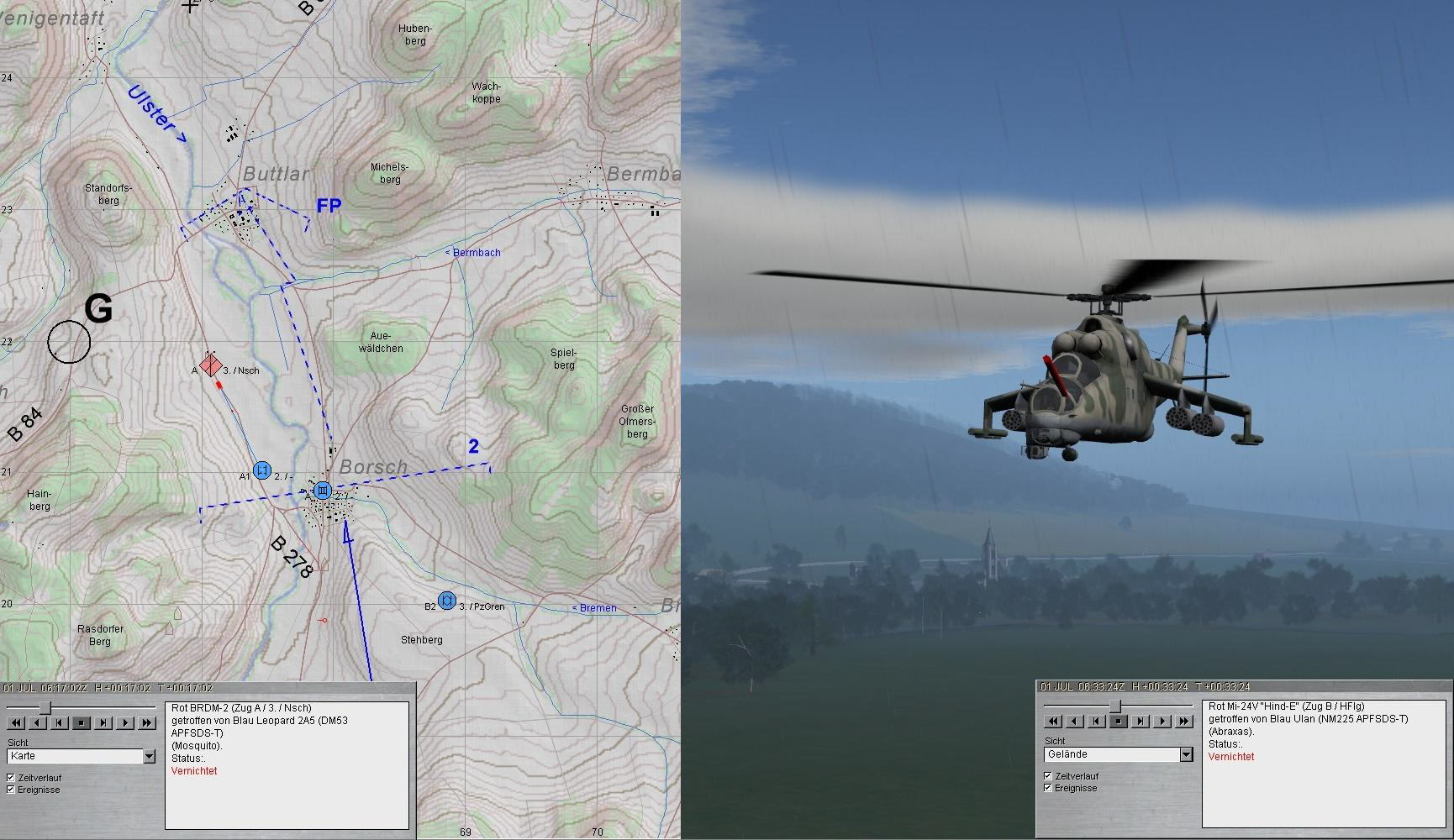
Task: Stop playback in the Karte replay panel
Action: click(82, 722)
